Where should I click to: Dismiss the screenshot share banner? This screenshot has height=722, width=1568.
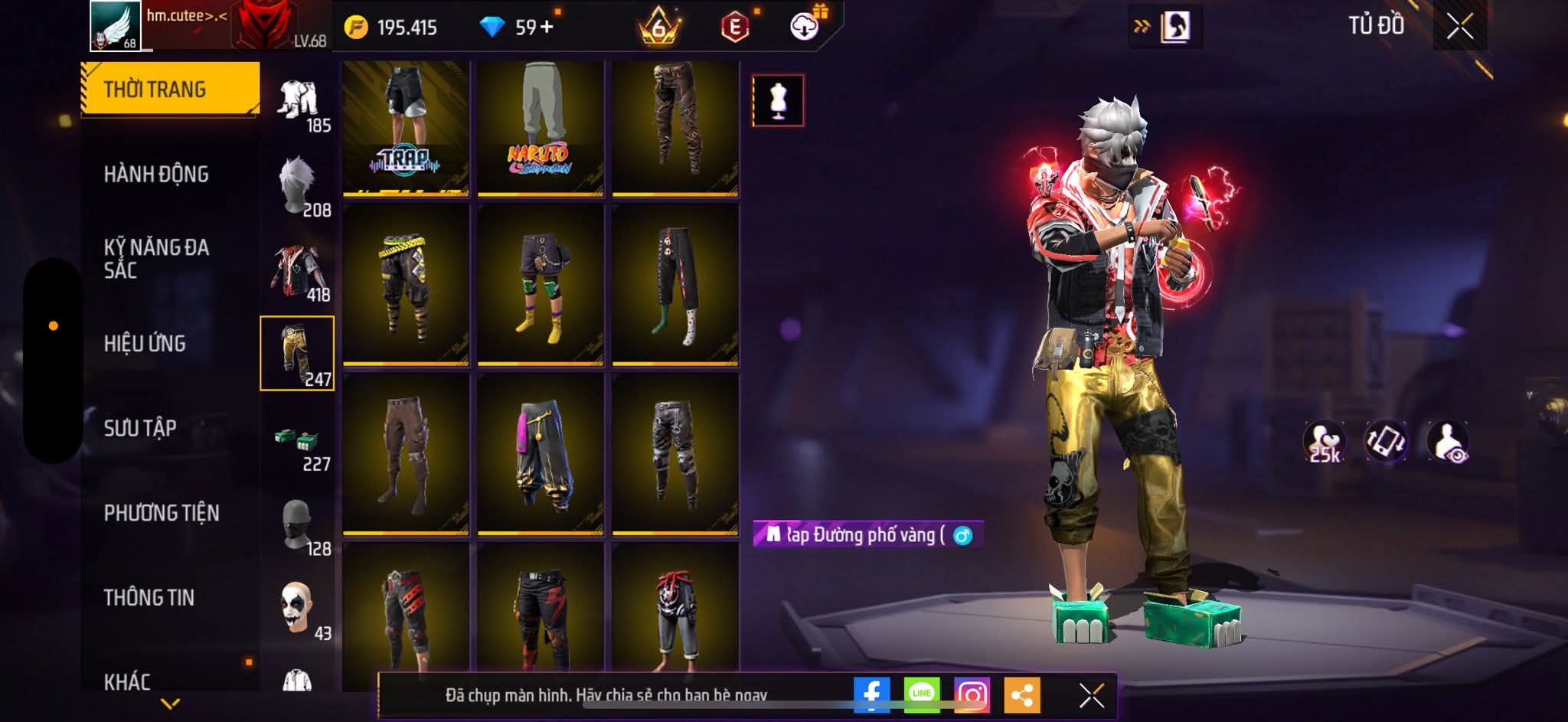tap(1091, 695)
